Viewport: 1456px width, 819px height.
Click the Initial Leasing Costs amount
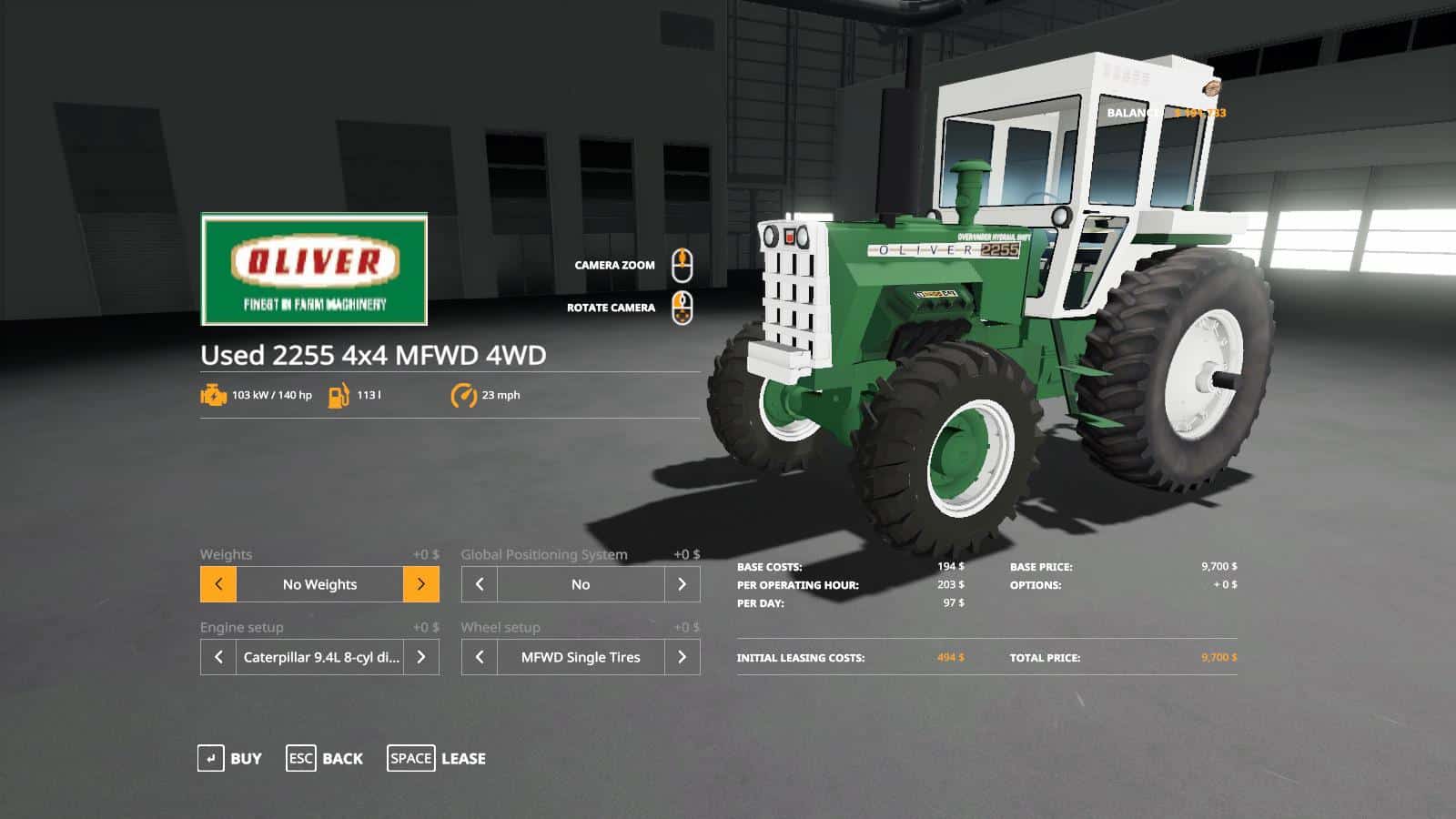(x=950, y=657)
